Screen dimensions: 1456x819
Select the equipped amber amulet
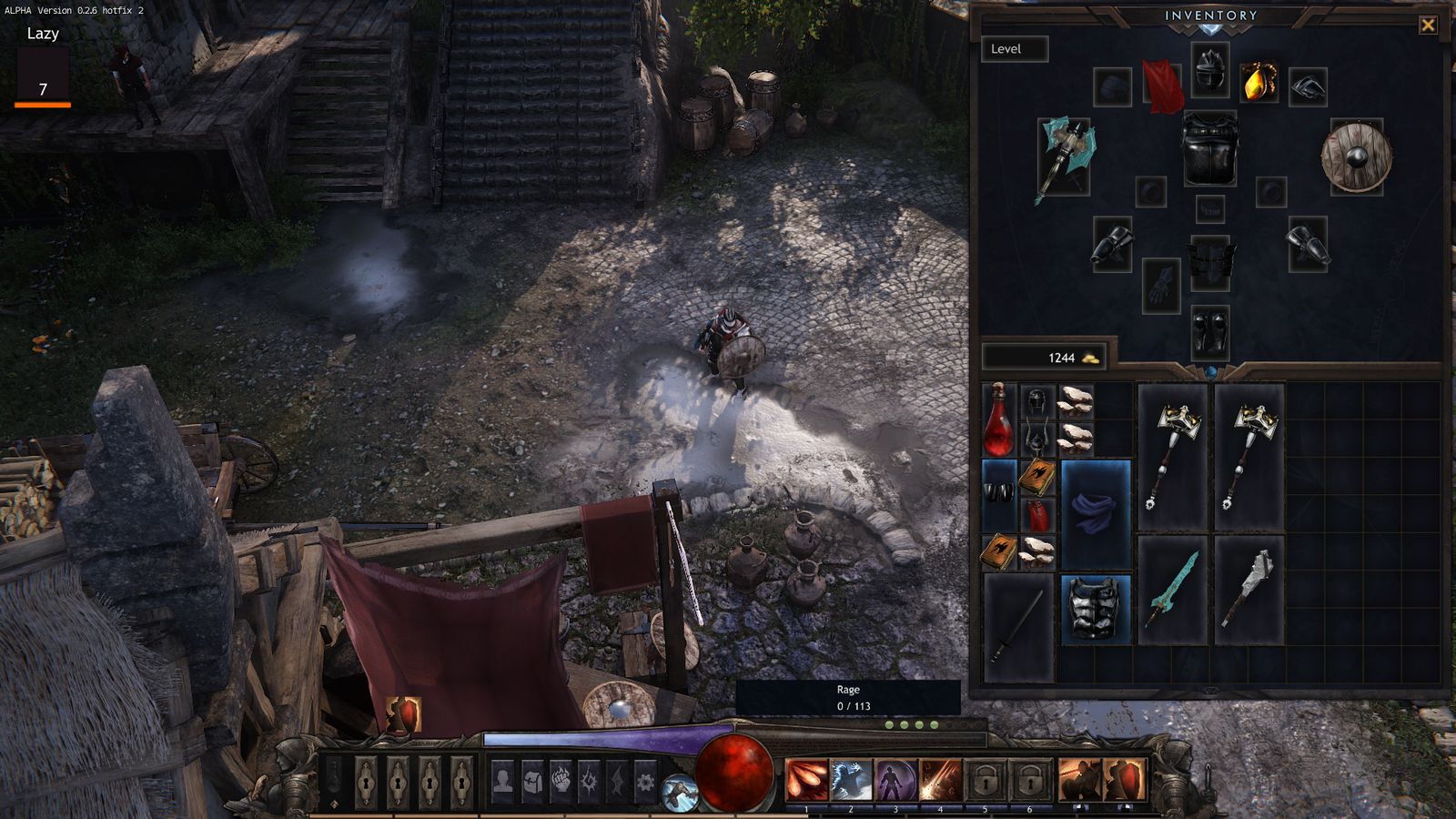pos(1259,84)
